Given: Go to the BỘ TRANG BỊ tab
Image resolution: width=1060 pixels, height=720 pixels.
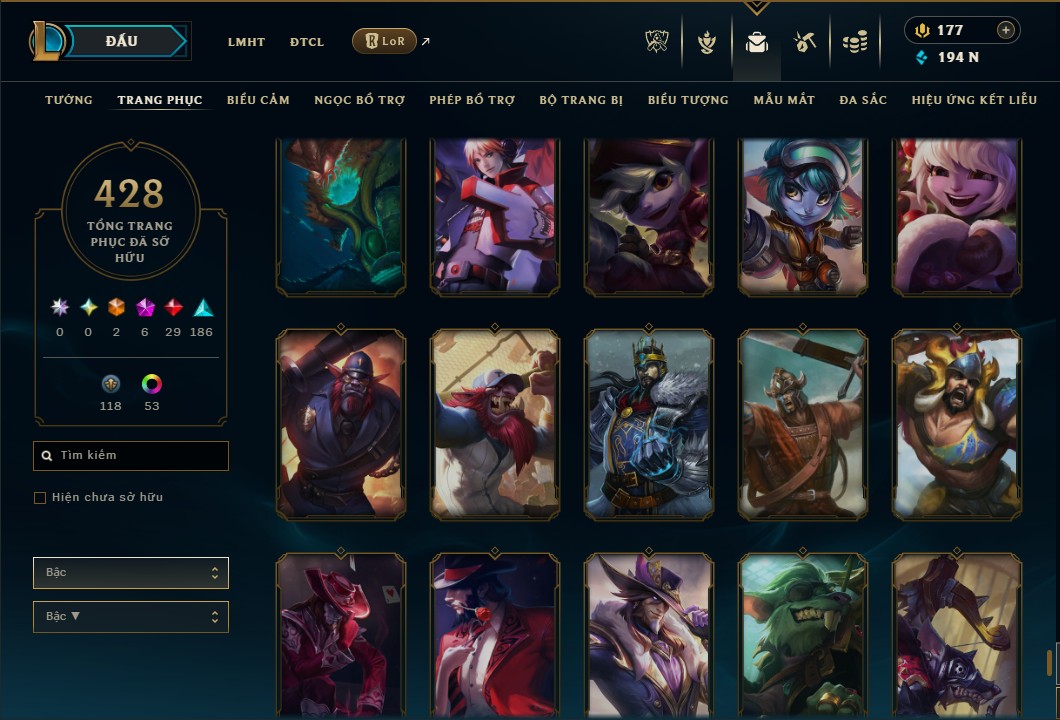Looking at the screenshot, I should click(581, 100).
